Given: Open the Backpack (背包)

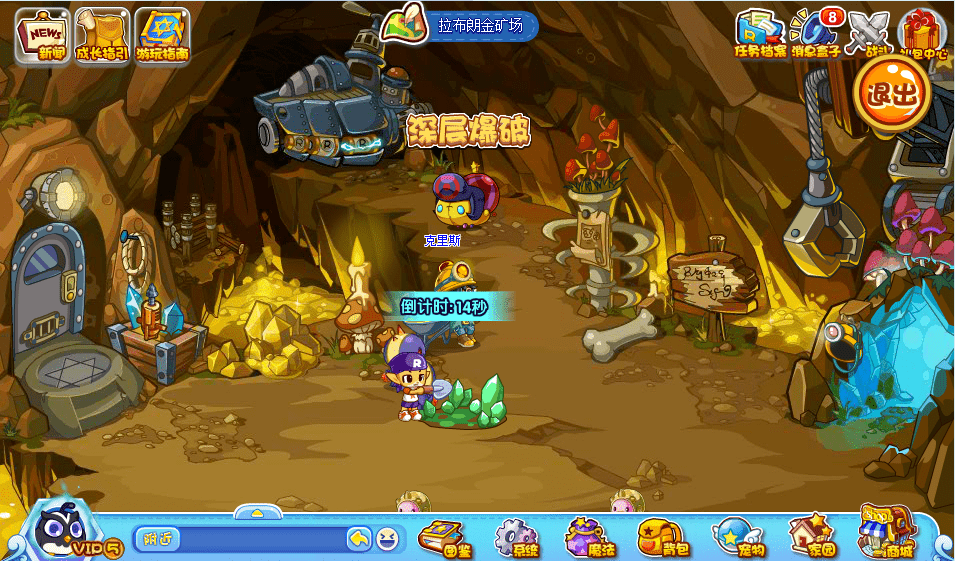Looking at the screenshot, I should click(660, 537).
